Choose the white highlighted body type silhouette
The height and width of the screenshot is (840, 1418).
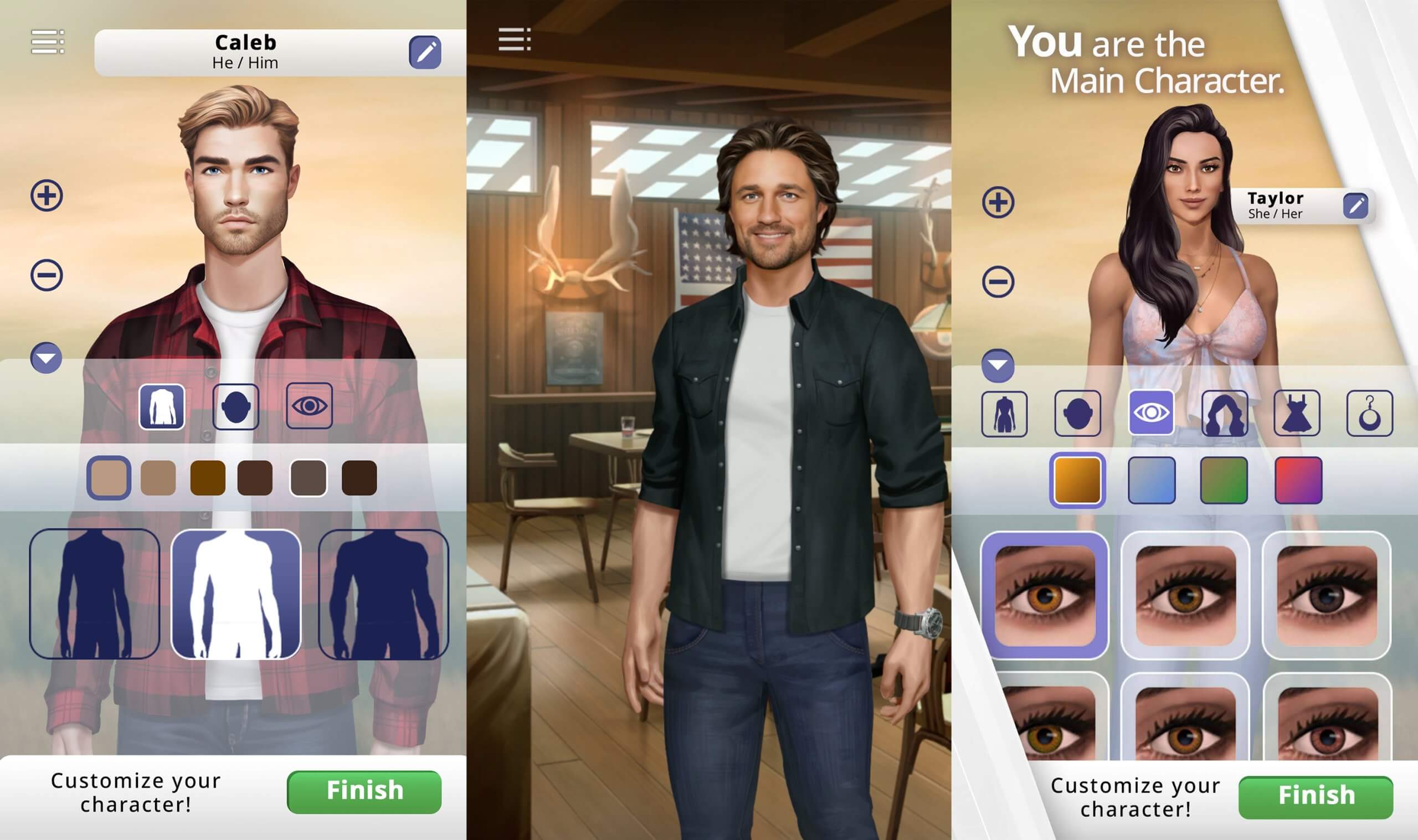tap(235, 594)
